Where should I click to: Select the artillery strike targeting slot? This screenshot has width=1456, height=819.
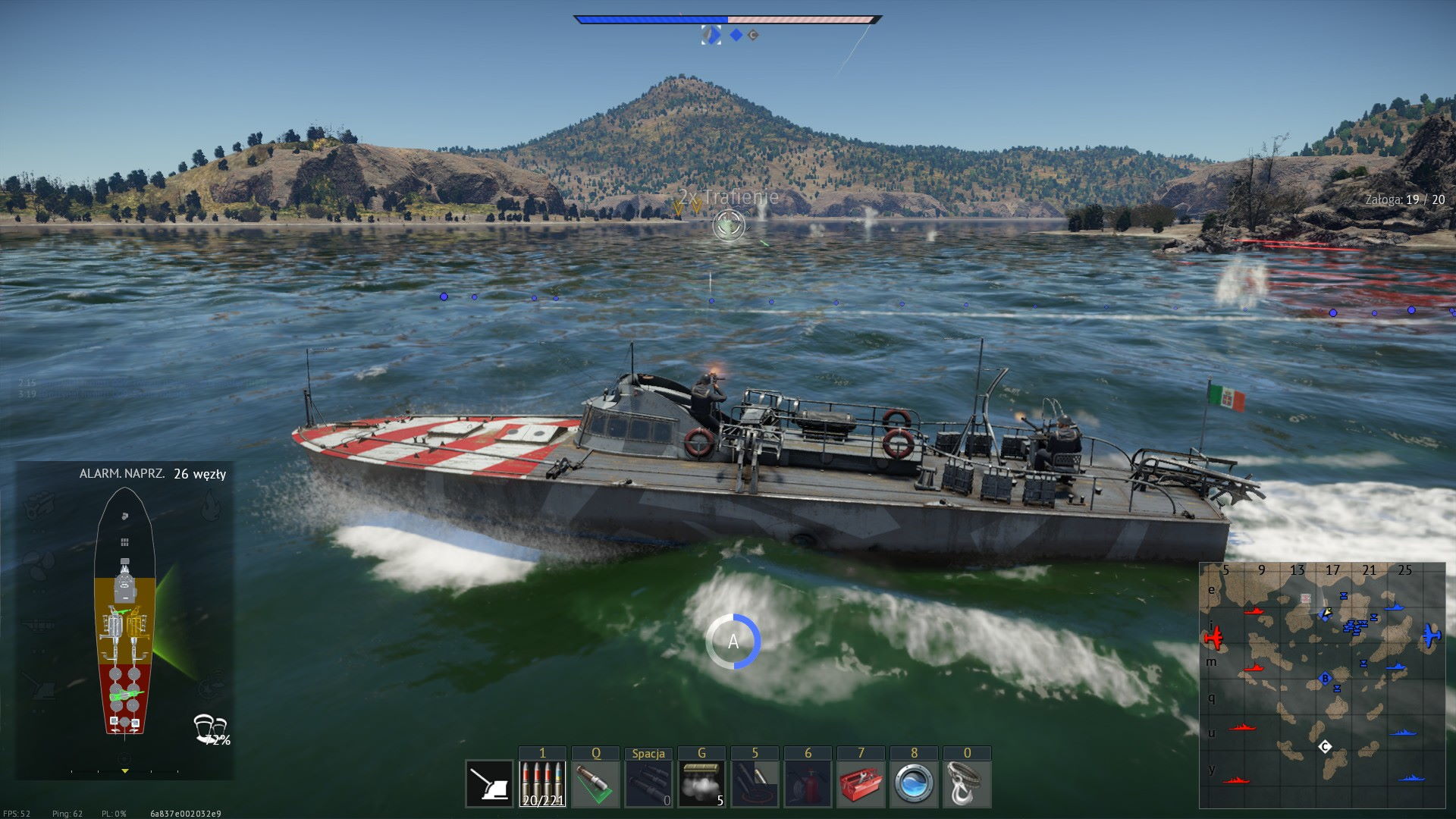[x=755, y=783]
